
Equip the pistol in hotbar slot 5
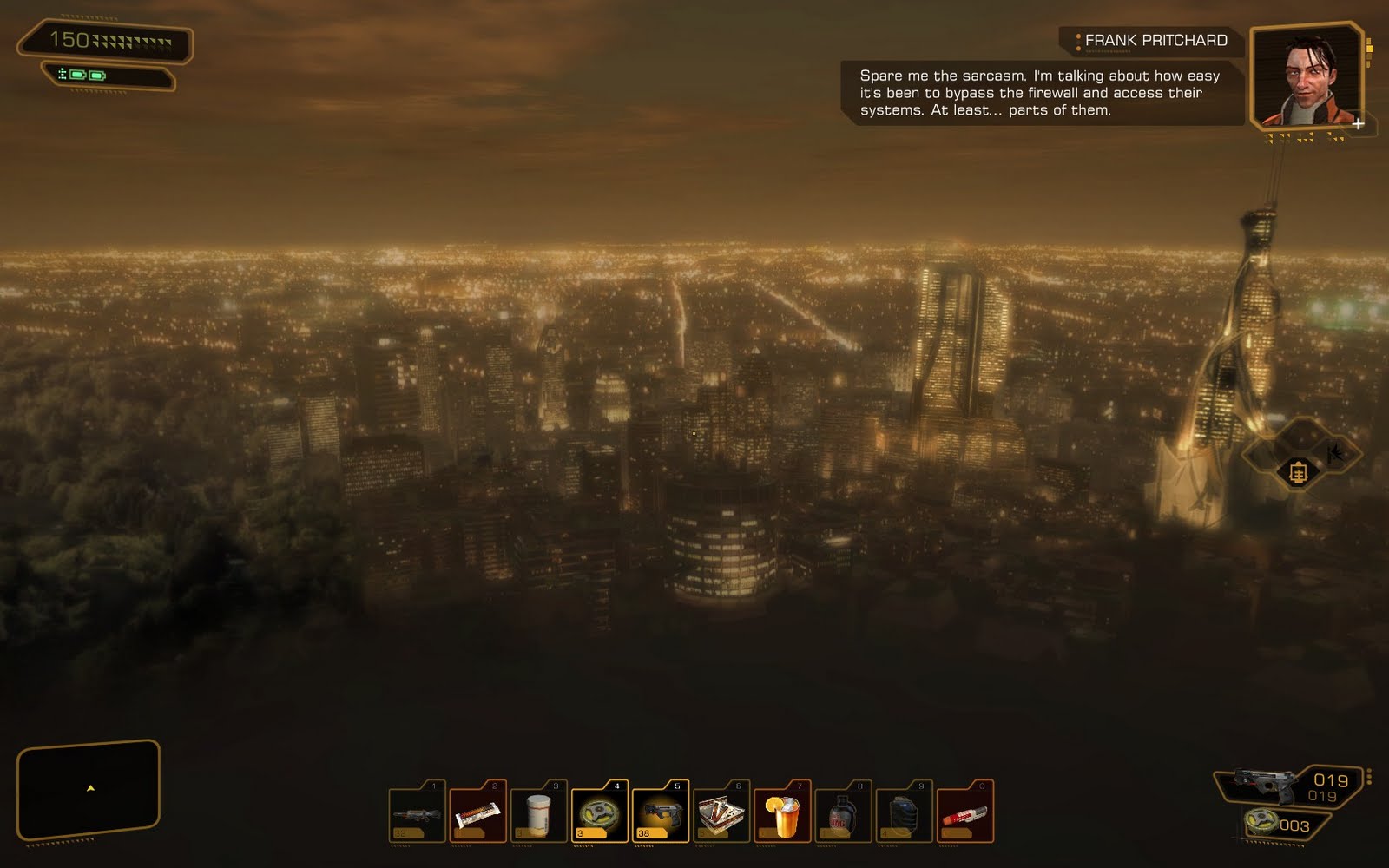[660, 813]
